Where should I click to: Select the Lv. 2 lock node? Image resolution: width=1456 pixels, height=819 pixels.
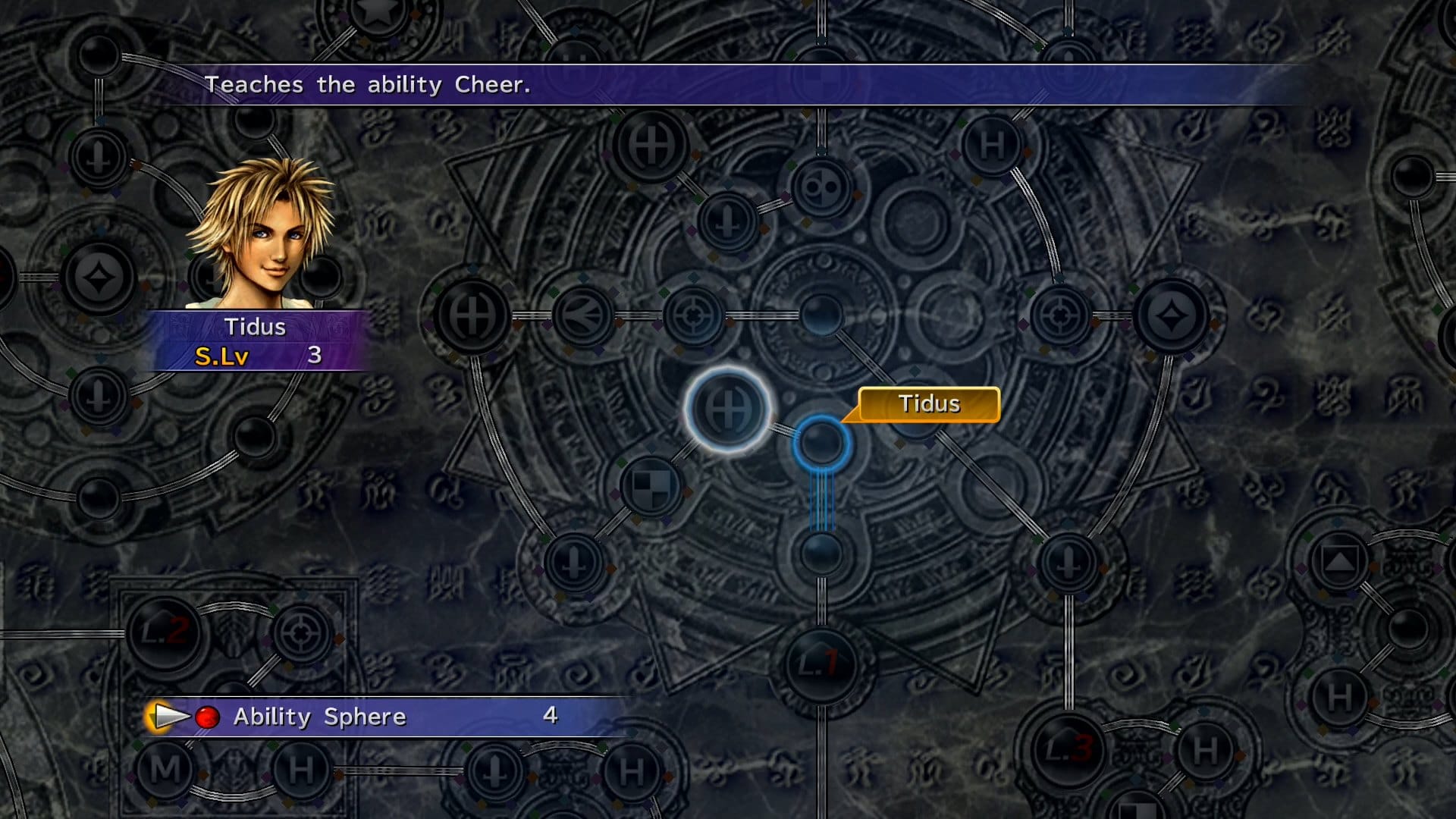click(x=166, y=632)
